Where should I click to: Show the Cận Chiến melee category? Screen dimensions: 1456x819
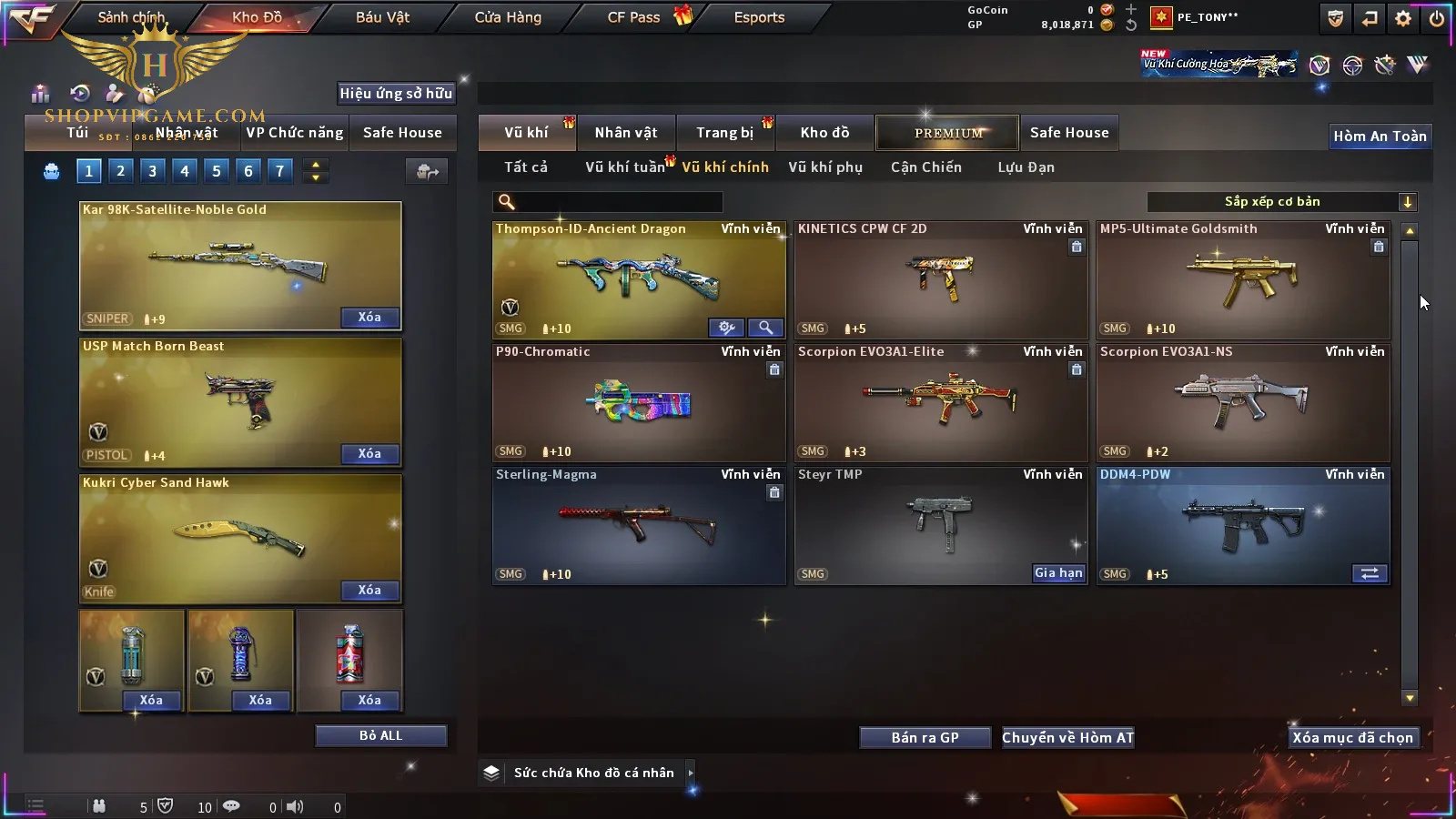coord(926,167)
